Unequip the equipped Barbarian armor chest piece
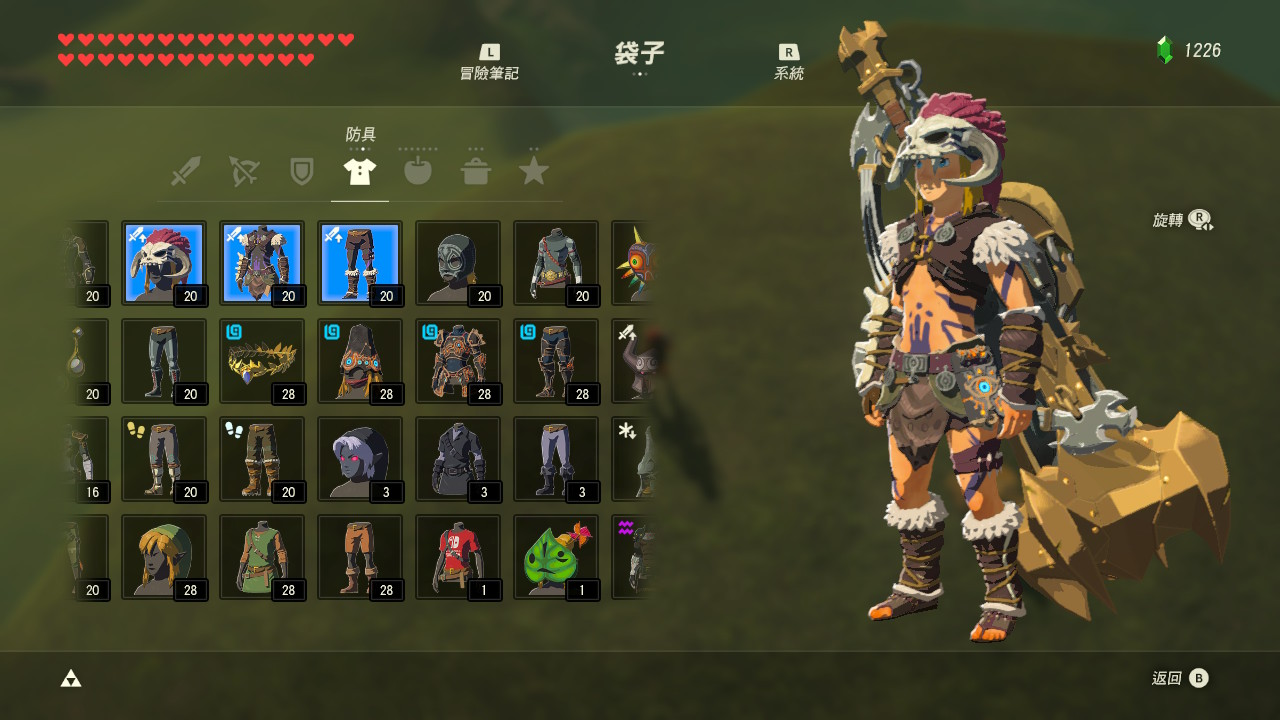 coord(261,262)
